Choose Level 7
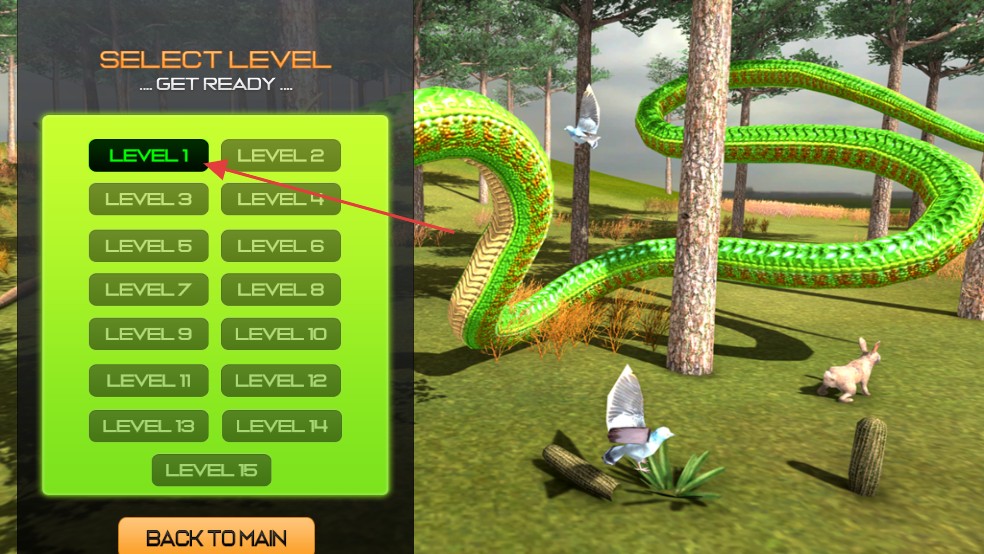The height and width of the screenshot is (554, 984). 148,290
